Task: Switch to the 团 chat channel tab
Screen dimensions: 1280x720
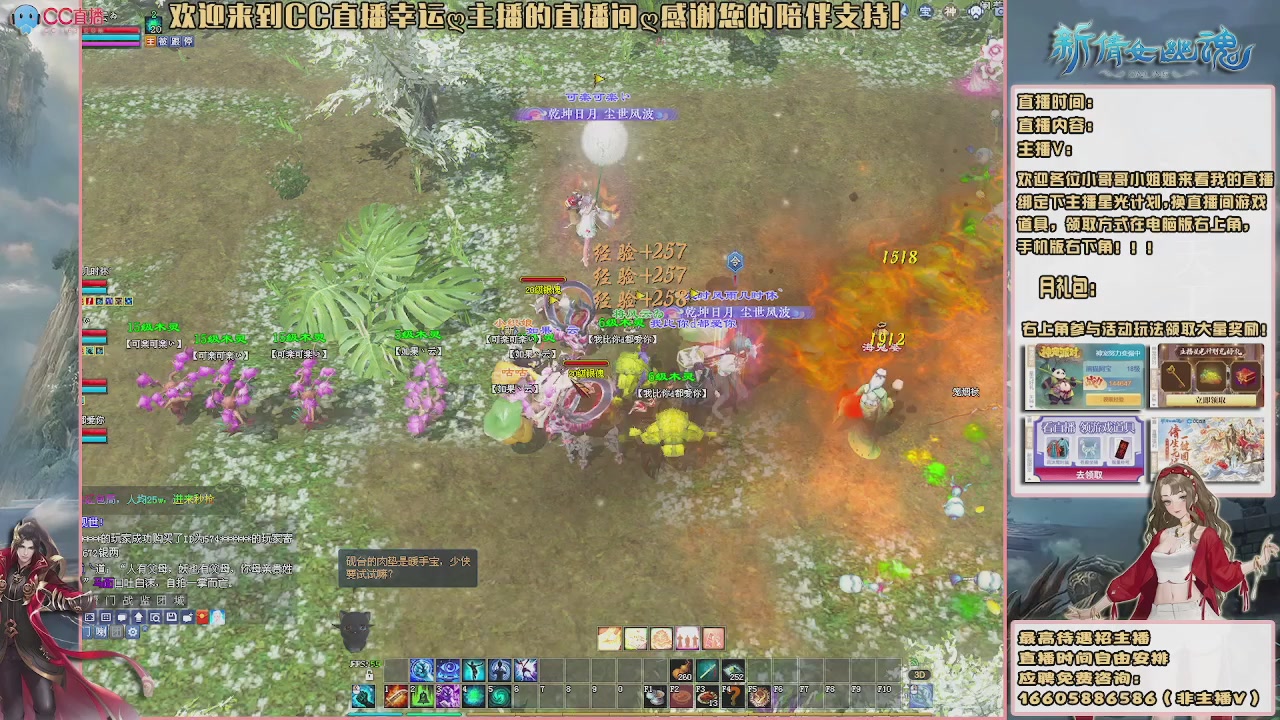Action: point(162,601)
